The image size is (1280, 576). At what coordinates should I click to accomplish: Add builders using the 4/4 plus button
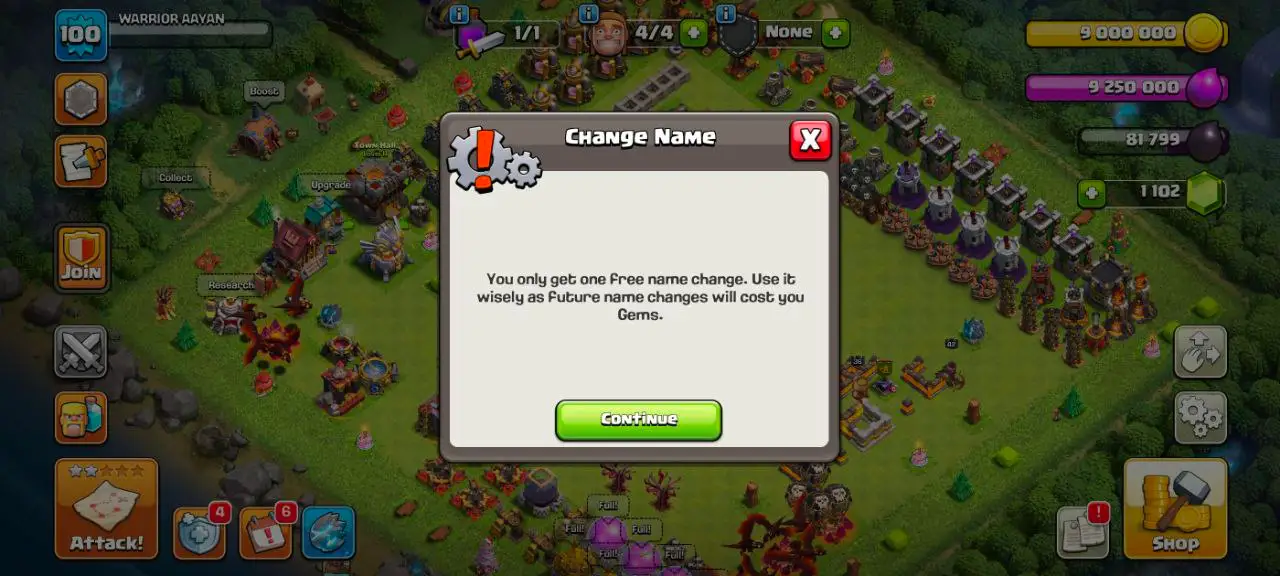tap(692, 33)
